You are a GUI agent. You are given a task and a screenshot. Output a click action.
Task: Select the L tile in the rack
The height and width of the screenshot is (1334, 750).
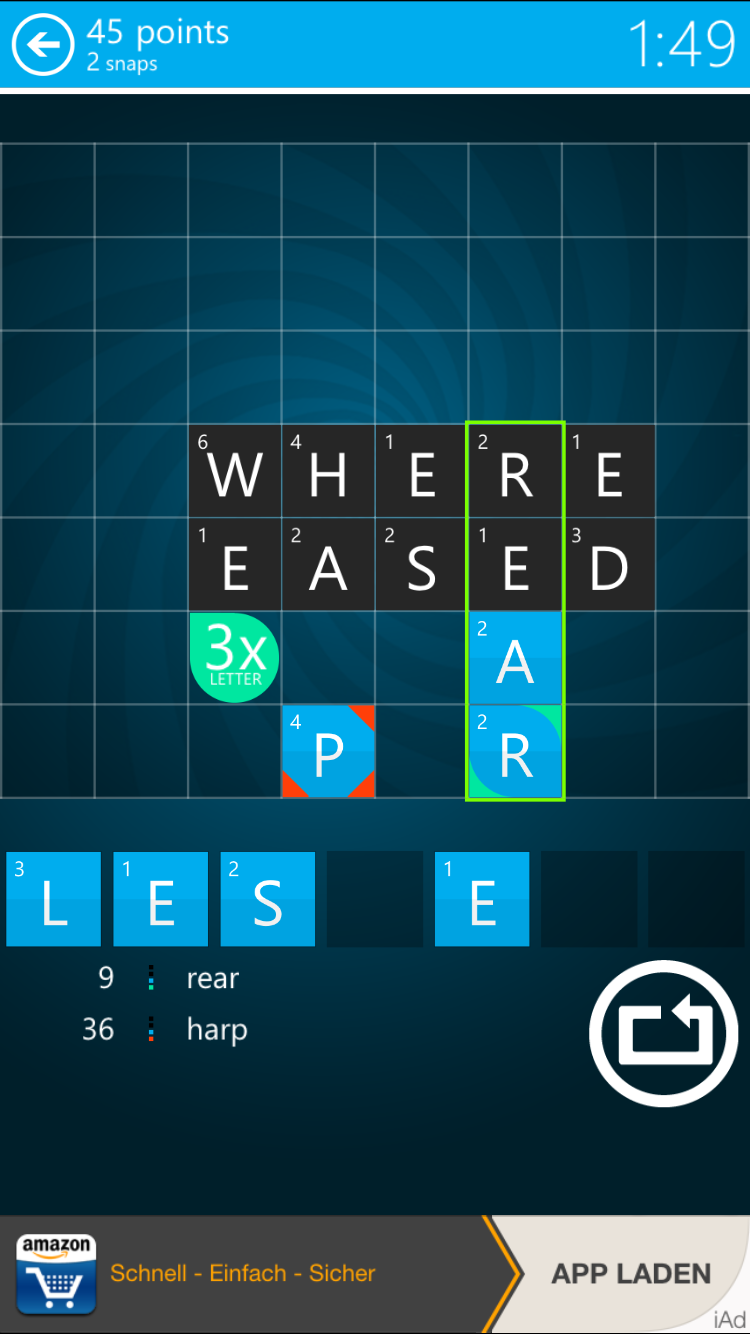click(54, 899)
